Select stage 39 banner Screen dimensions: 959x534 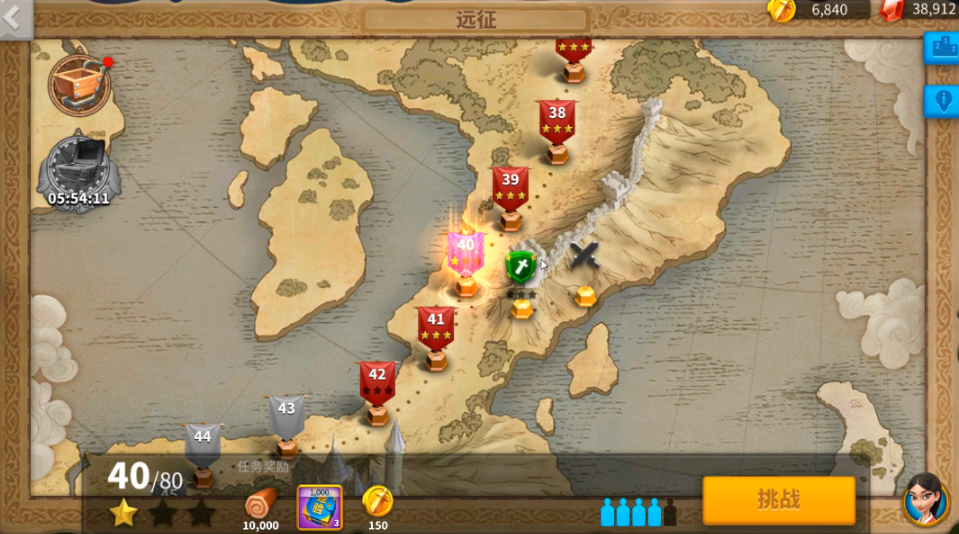pos(510,187)
